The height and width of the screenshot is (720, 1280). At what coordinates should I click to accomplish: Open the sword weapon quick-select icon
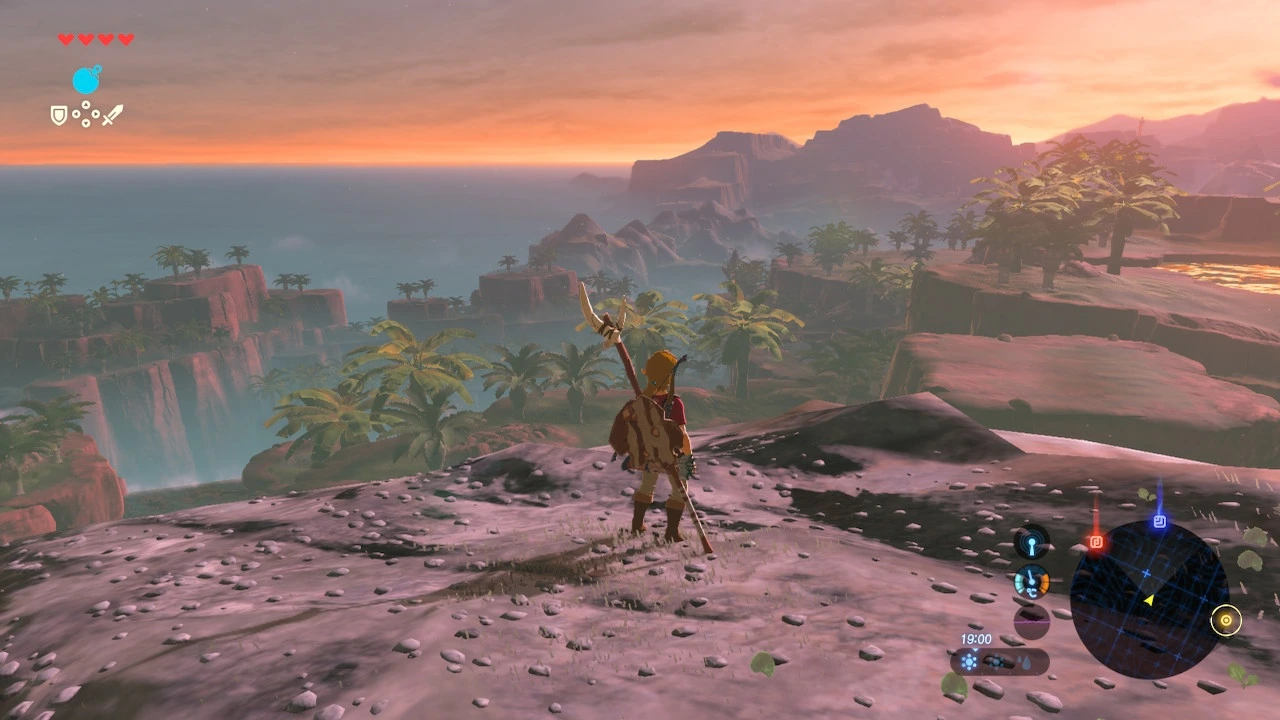[112, 115]
